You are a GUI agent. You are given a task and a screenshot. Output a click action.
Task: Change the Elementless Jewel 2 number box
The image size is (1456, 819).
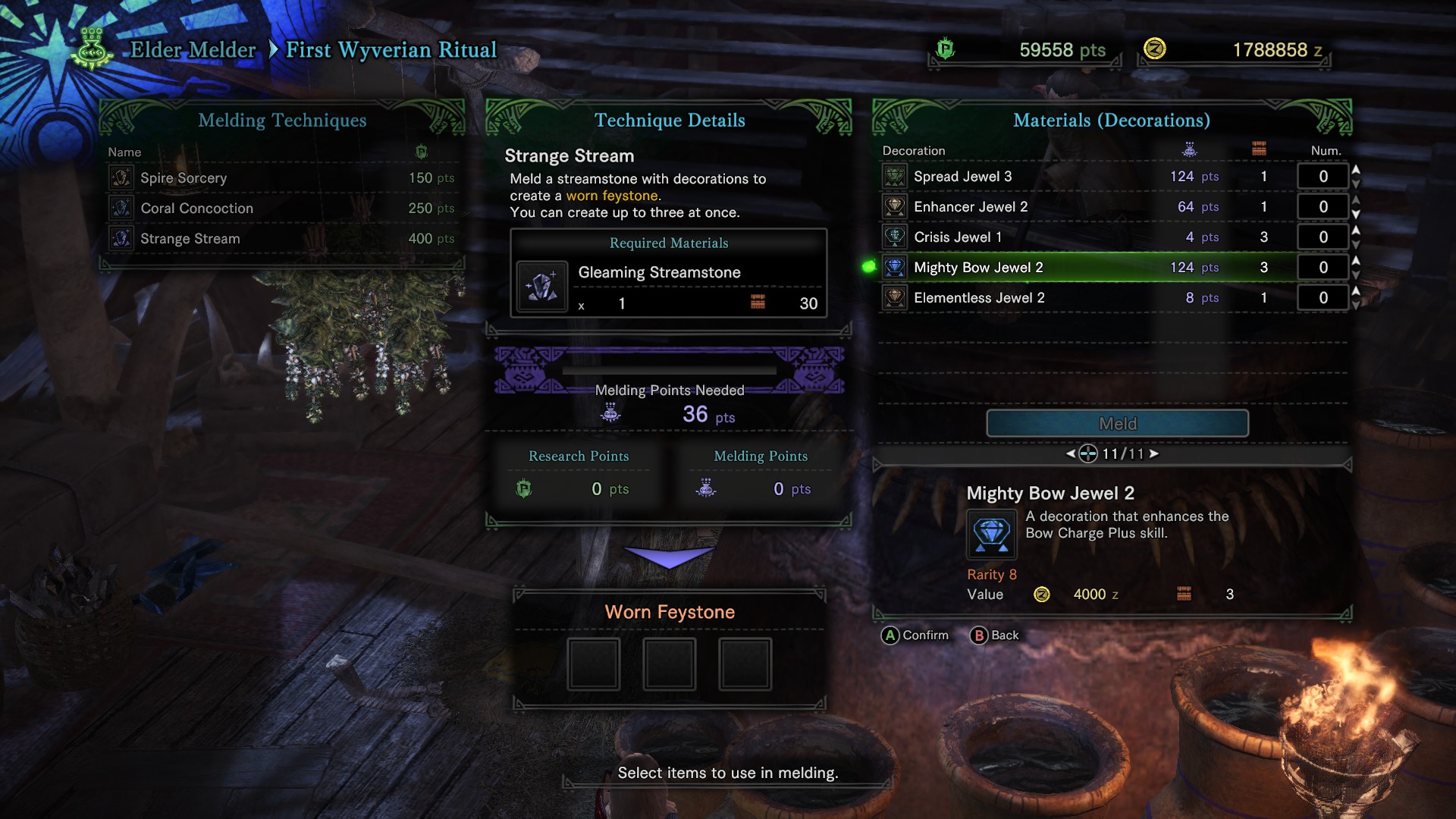pos(1323,298)
